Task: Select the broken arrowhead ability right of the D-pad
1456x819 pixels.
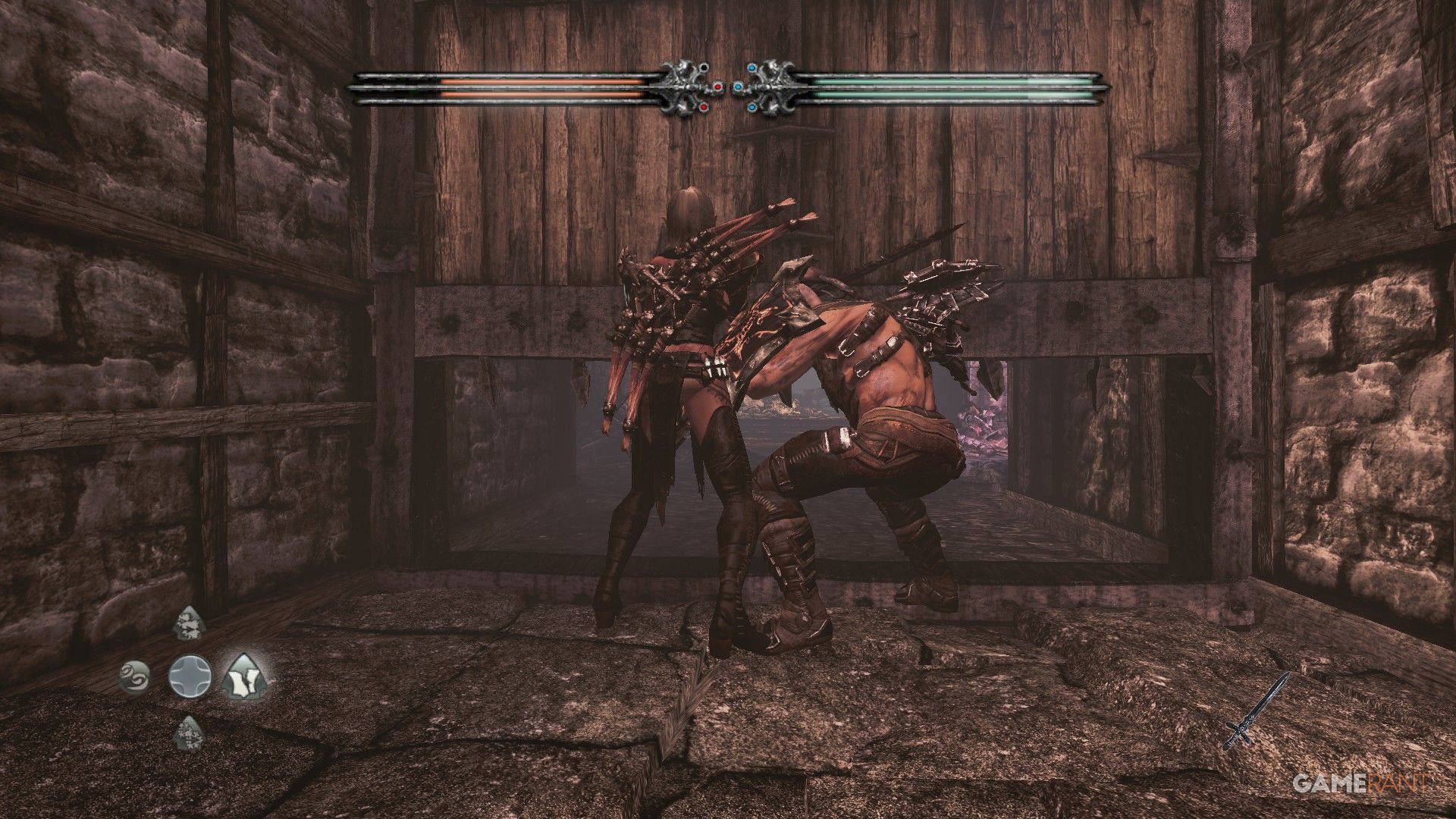Action: pos(244,676)
